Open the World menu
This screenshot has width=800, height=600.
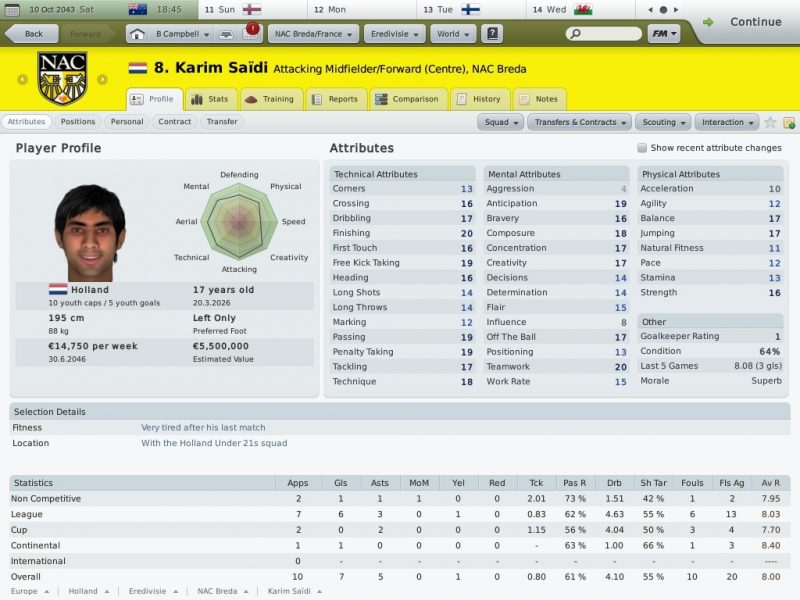pos(453,34)
